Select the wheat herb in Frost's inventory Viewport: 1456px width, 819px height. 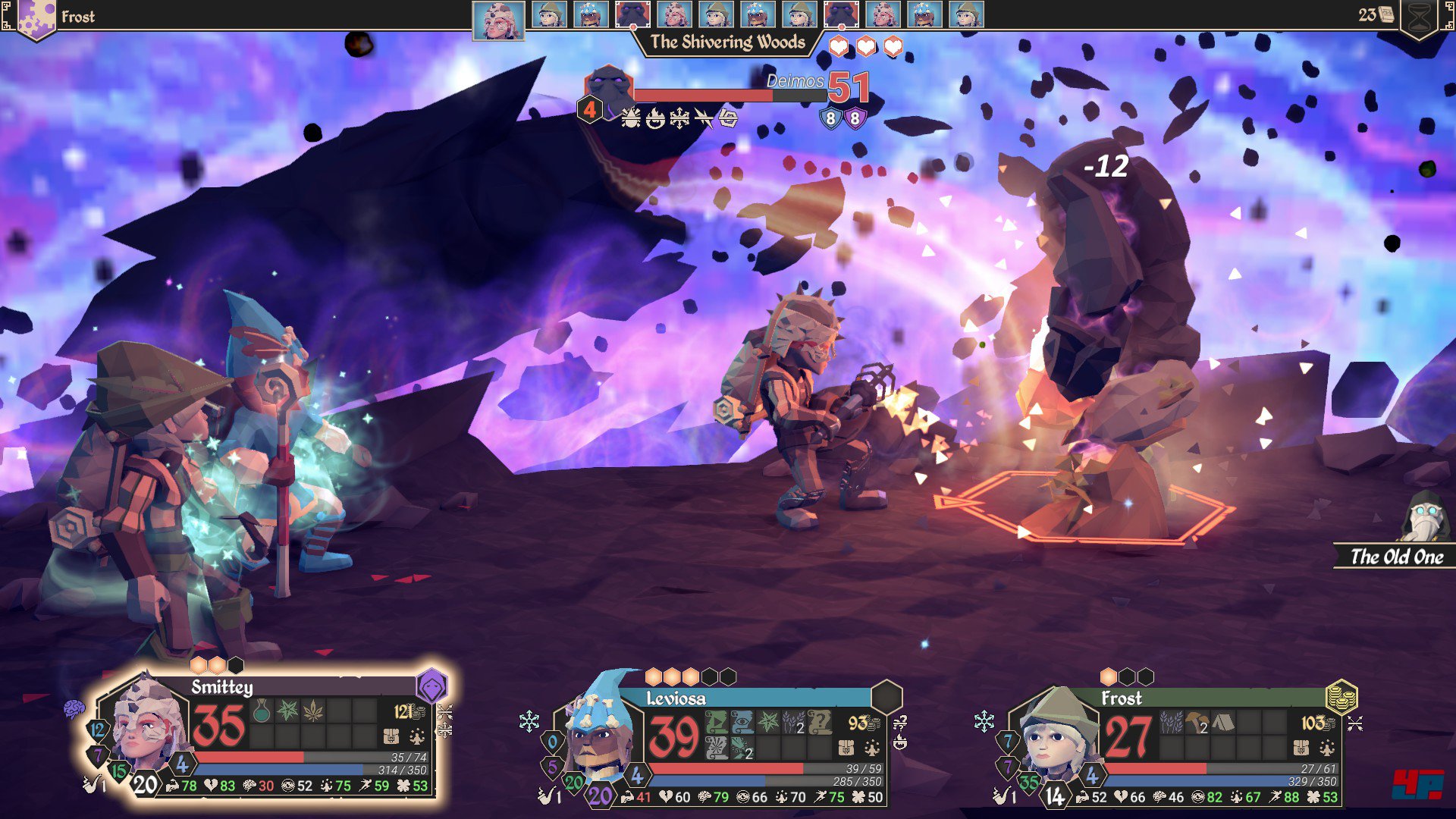(1172, 722)
